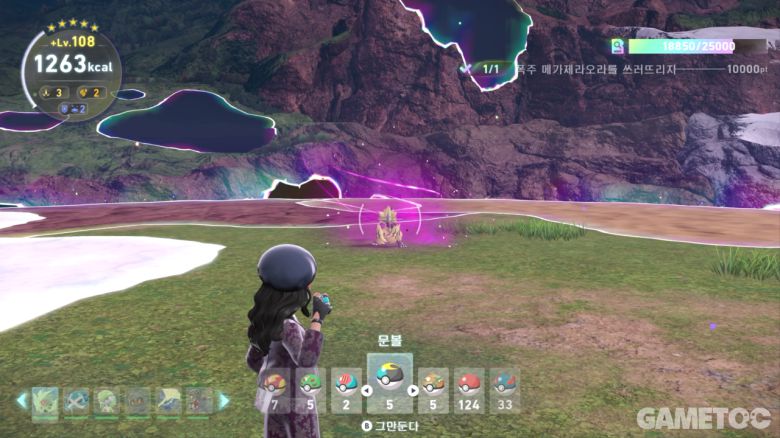
Task: Choose the ball slot with count 2
Action: click(x=346, y=390)
